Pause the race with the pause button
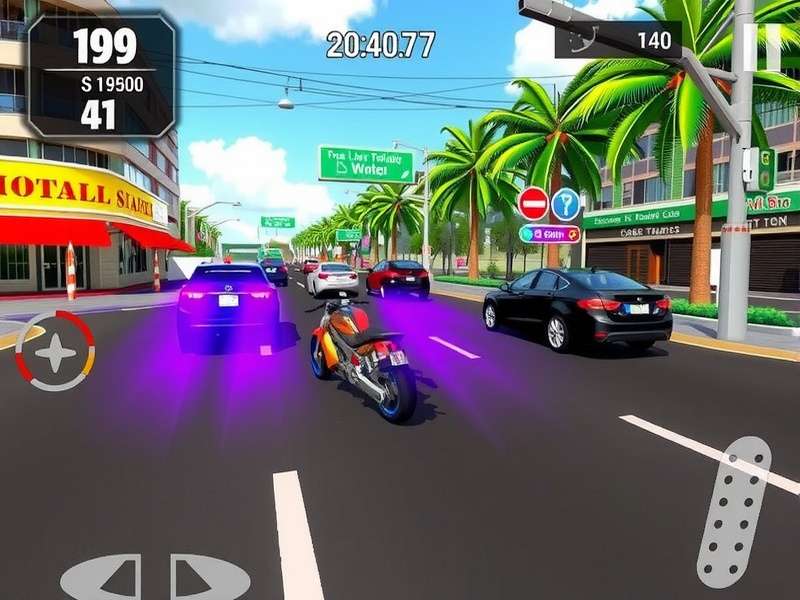Image resolution: width=800 pixels, height=600 pixels. 762,45
